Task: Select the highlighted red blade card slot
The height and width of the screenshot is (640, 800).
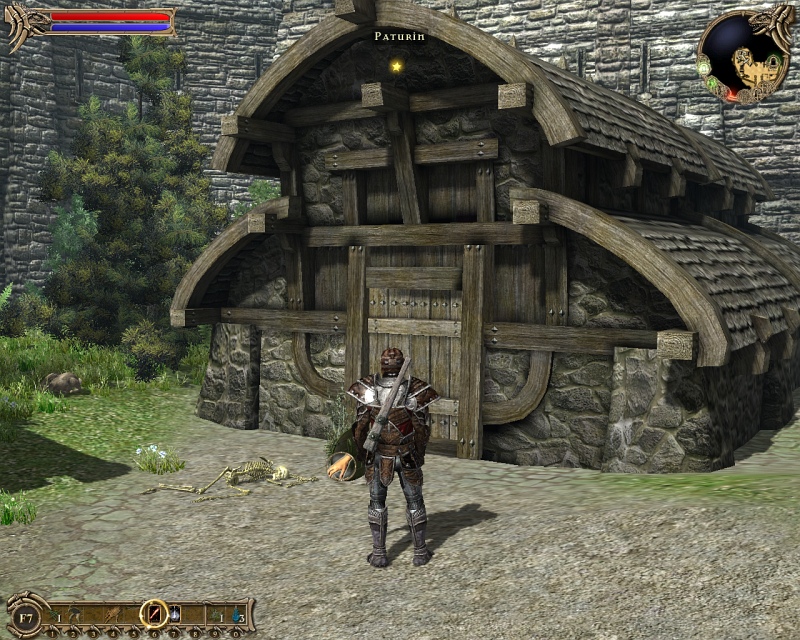Action: 154,613
